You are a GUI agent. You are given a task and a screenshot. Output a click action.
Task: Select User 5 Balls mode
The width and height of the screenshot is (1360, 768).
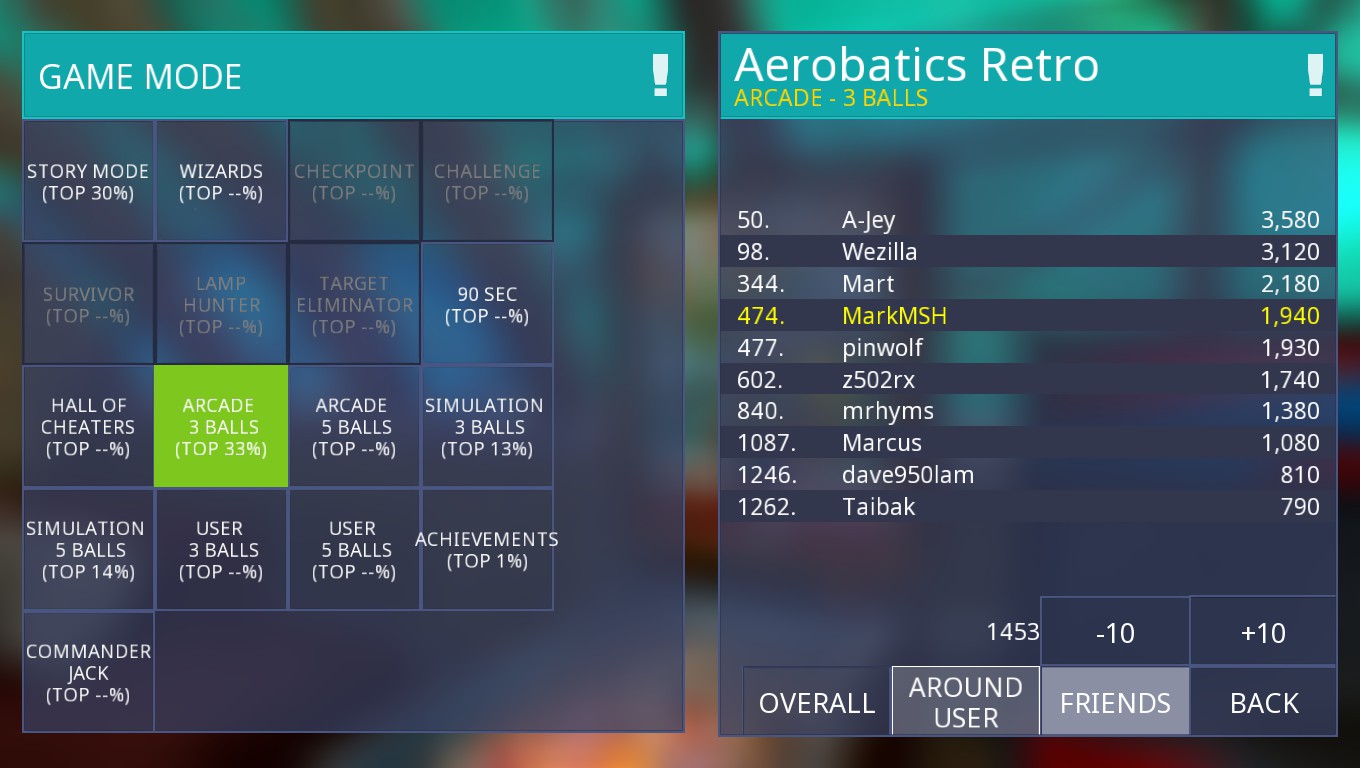click(354, 550)
